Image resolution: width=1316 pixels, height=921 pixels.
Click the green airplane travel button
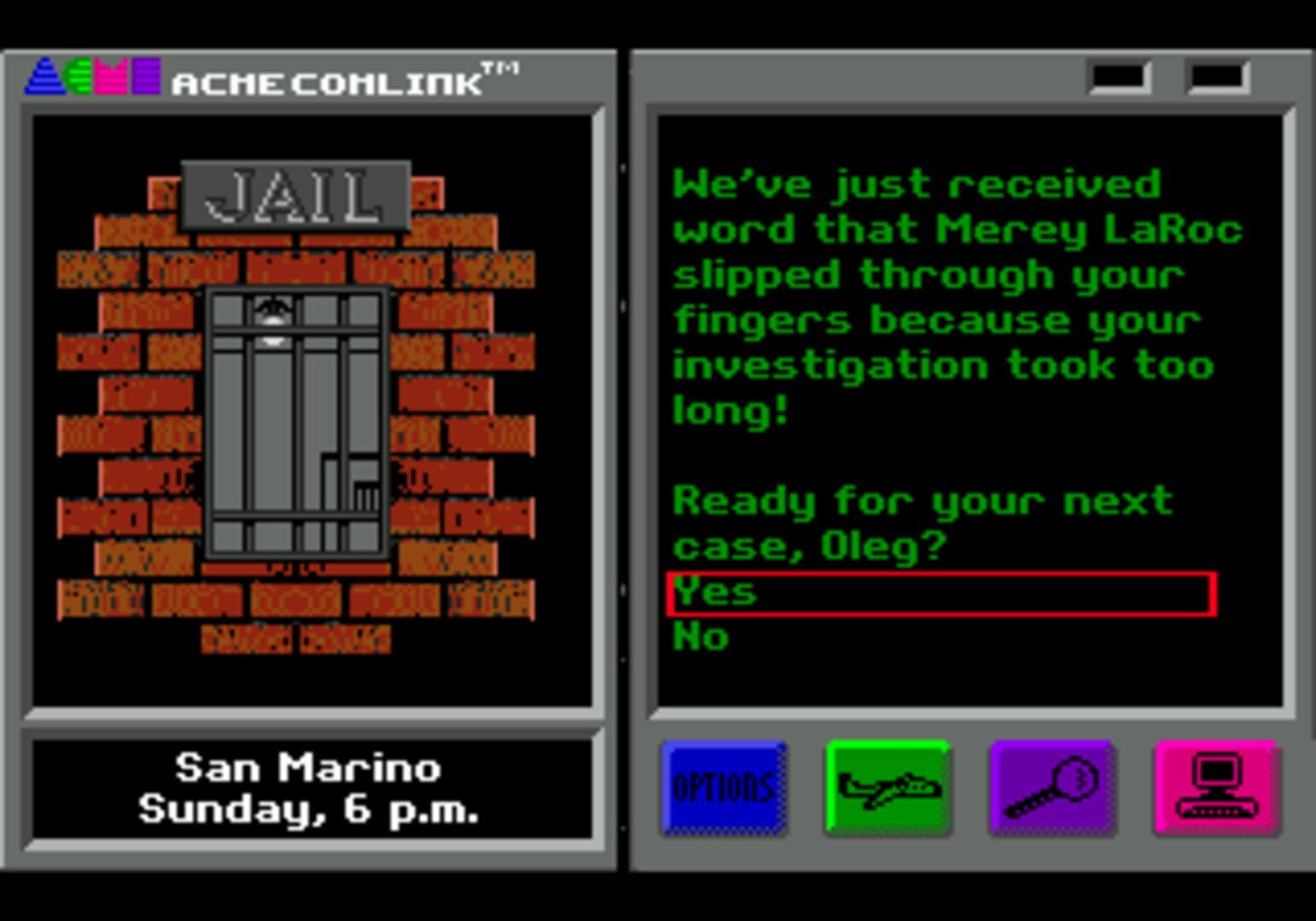pos(888,787)
